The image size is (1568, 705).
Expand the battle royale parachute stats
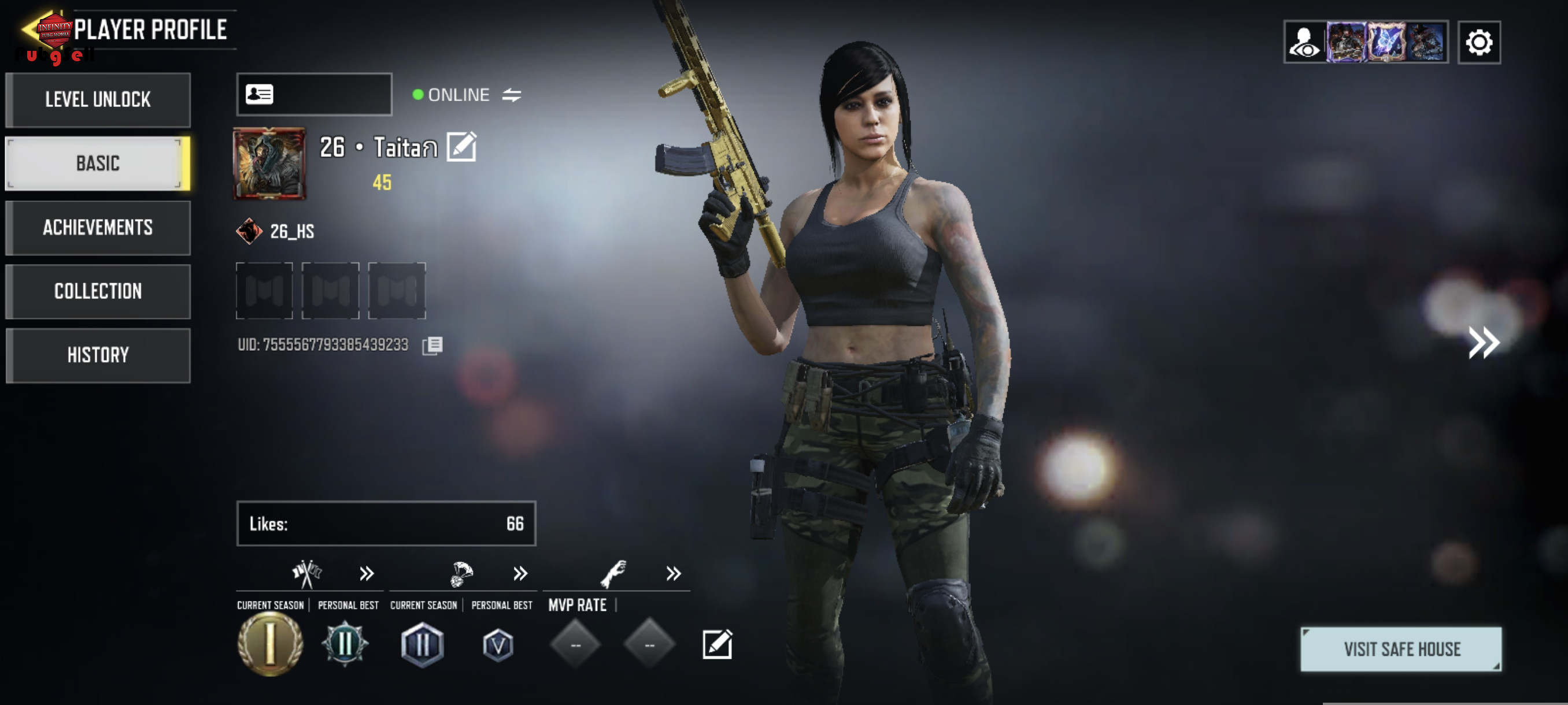coord(519,573)
